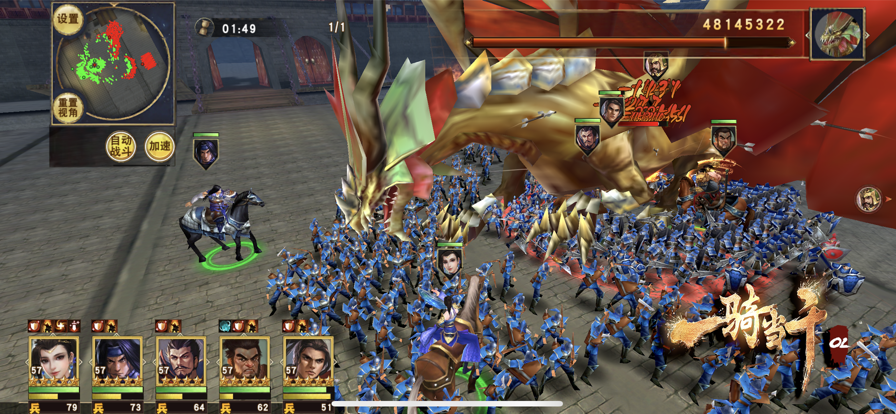Reset camera with 重置视角 button
The image size is (896, 414).
[68, 107]
